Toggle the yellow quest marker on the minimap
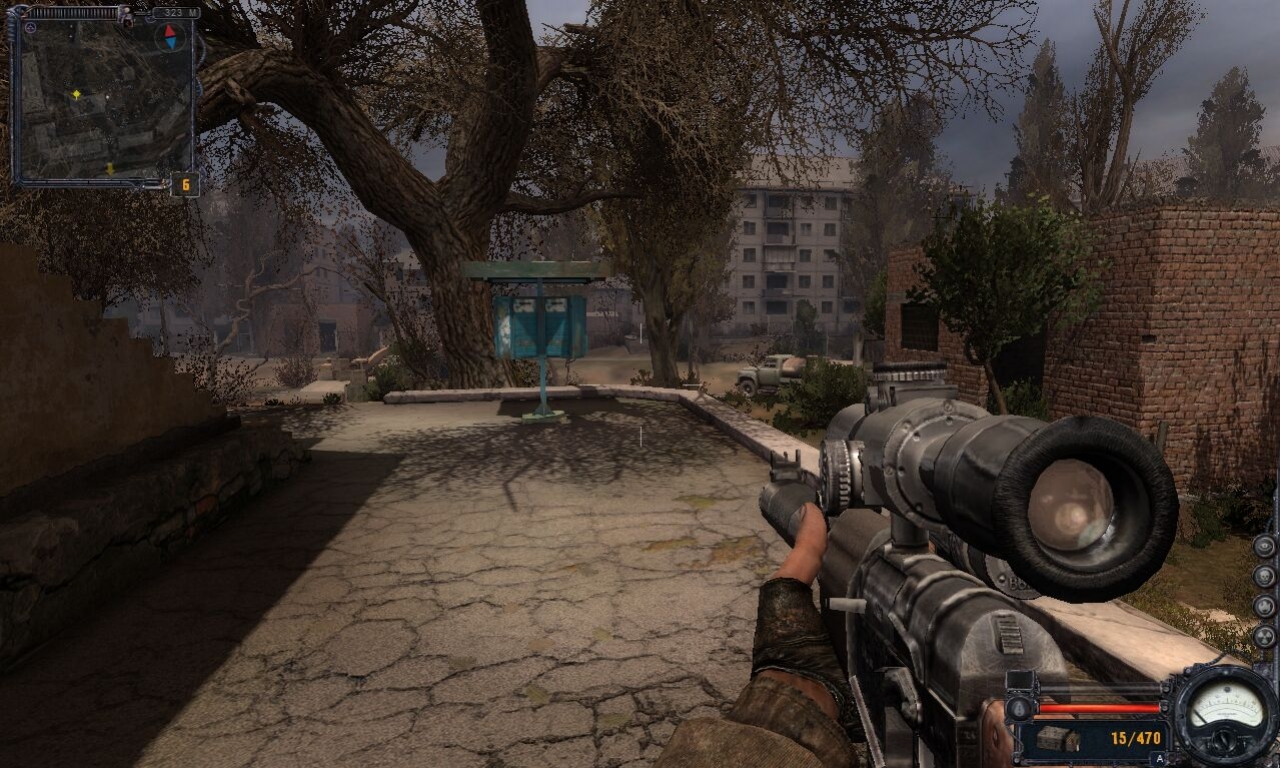 pos(77,94)
